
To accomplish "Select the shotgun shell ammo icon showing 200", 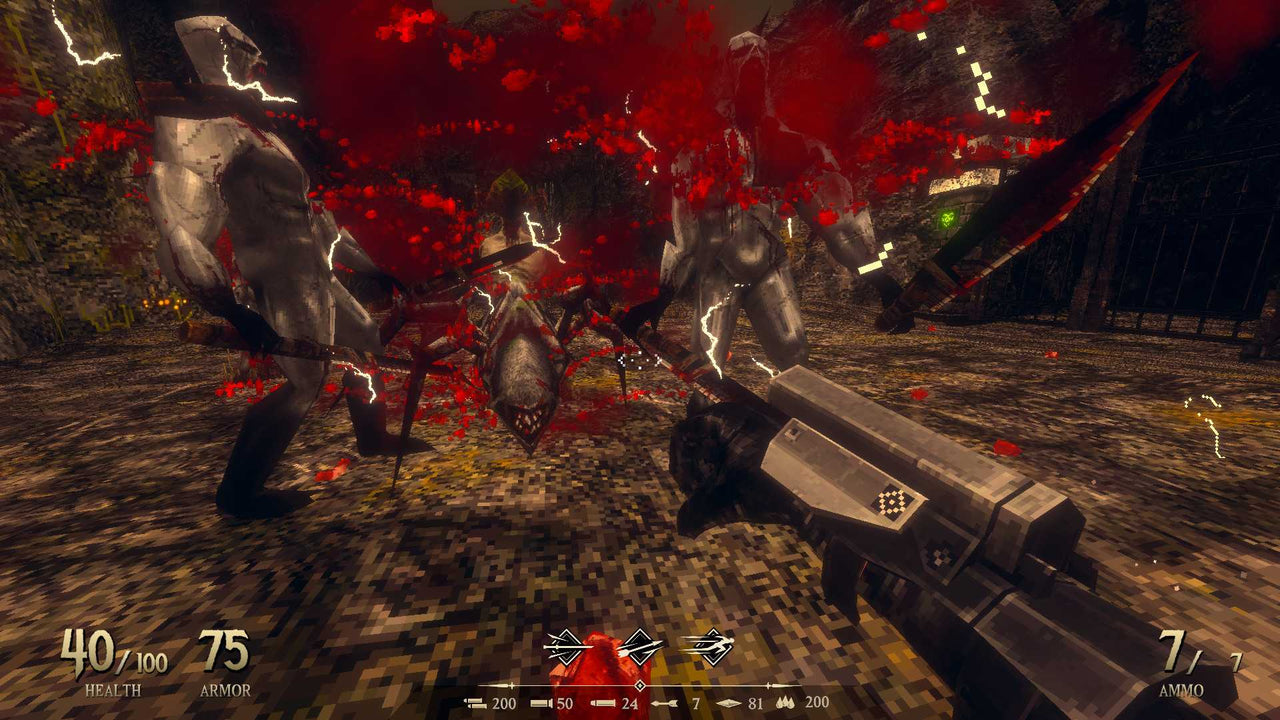I will coord(474,702).
